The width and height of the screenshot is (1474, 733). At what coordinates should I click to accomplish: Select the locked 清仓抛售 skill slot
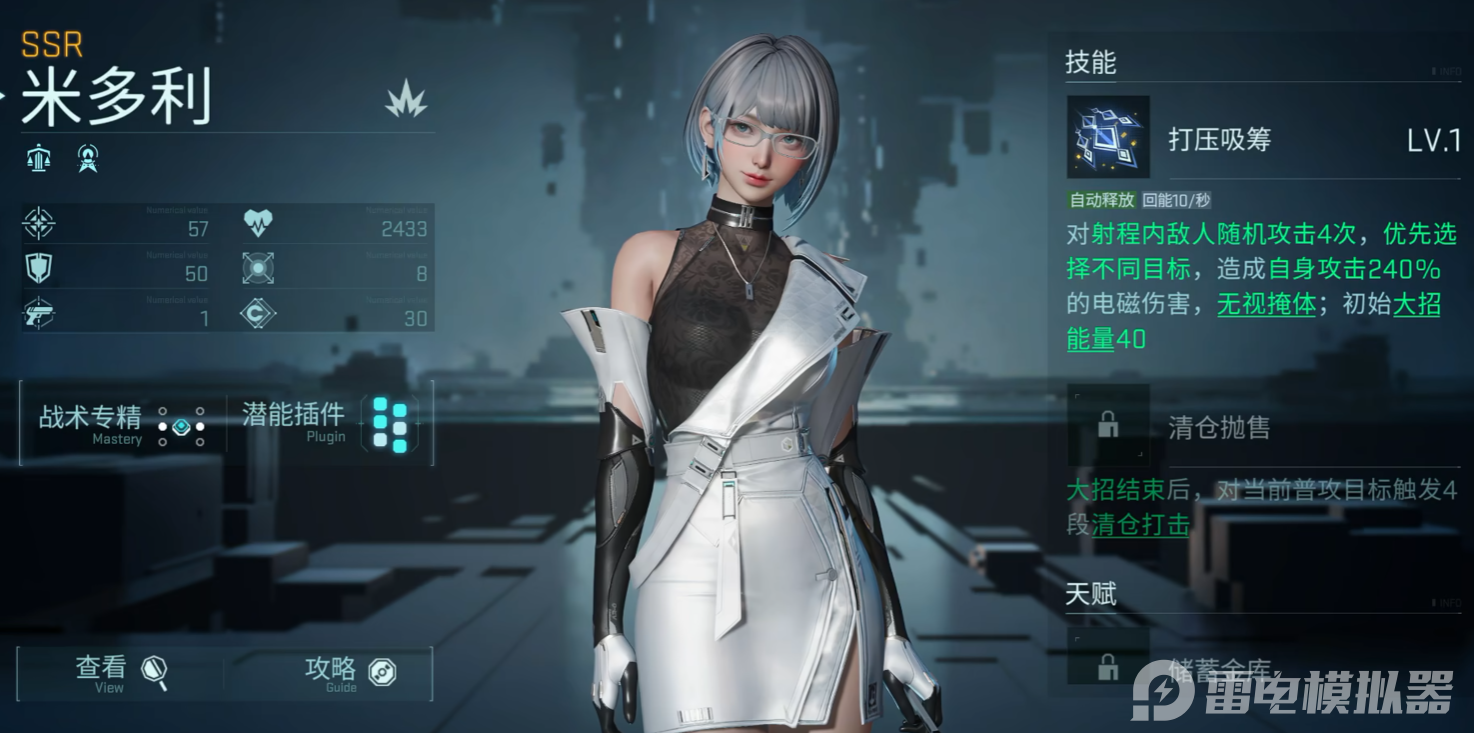(x=1108, y=425)
